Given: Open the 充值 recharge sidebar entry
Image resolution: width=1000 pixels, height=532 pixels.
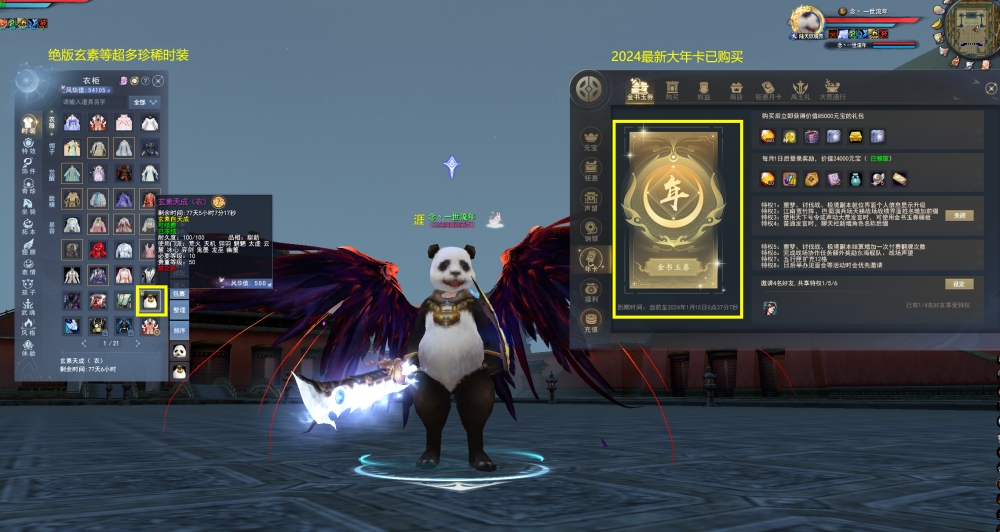Looking at the screenshot, I should (x=590, y=322).
